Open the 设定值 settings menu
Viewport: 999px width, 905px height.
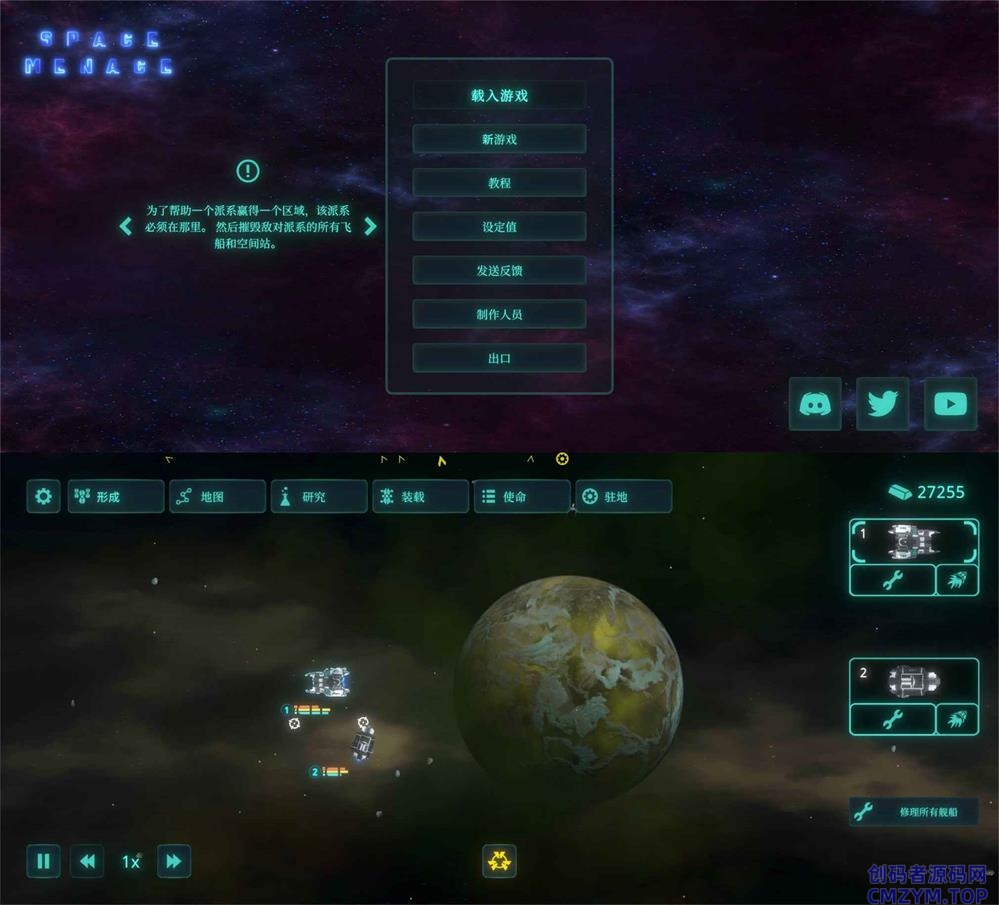499,227
